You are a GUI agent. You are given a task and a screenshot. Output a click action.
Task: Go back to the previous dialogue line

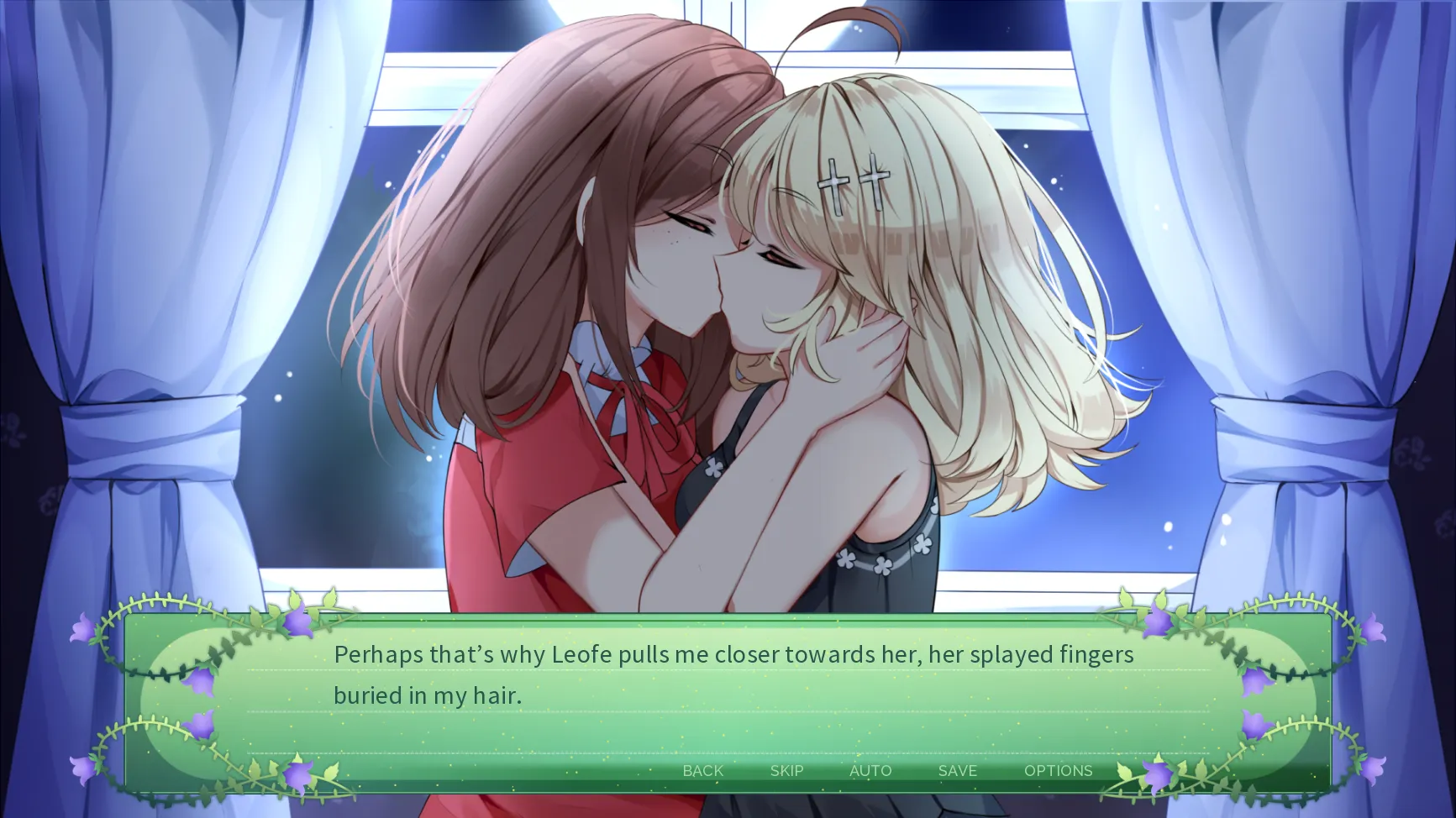point(702,770)
